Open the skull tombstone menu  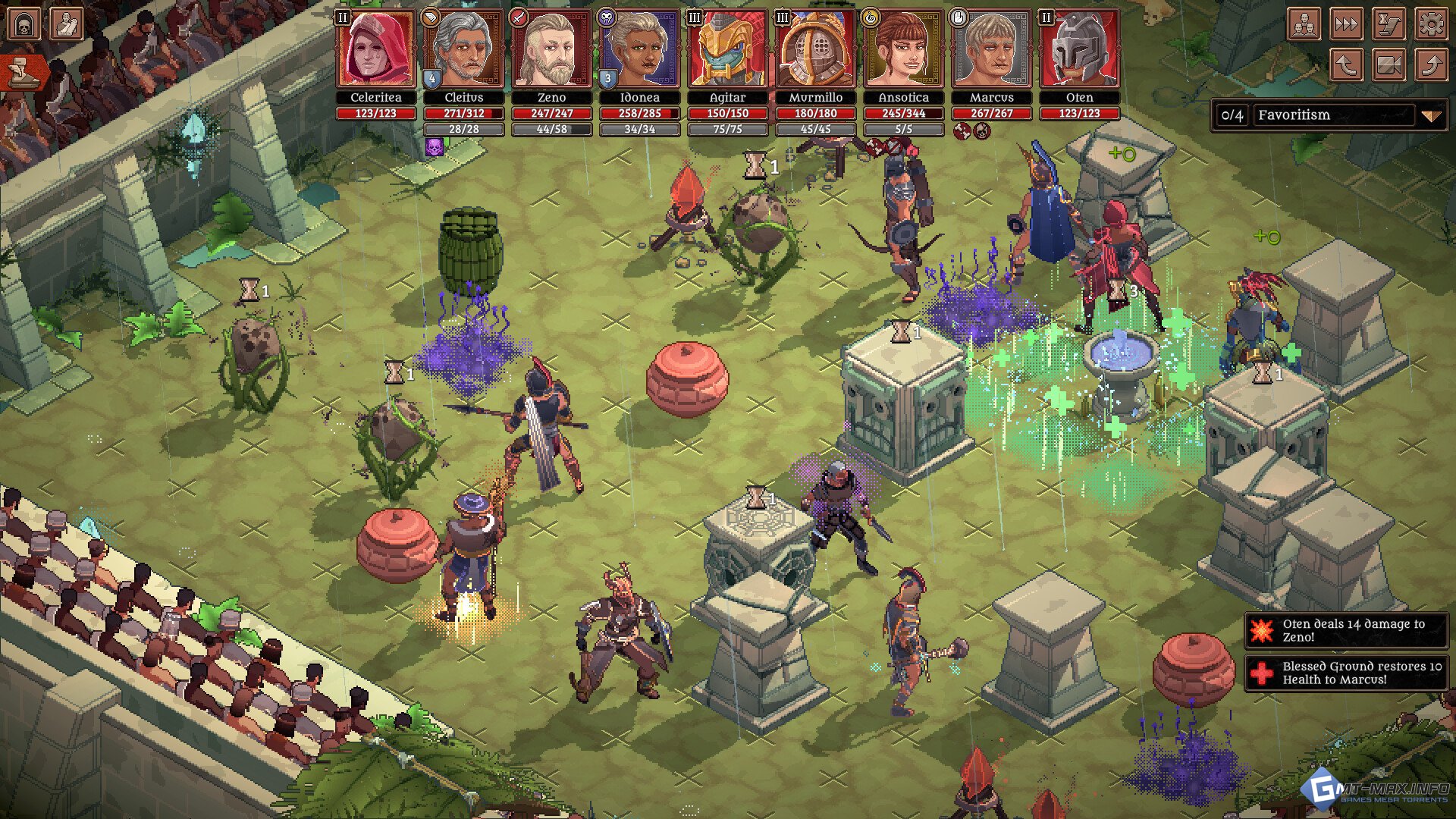24,24
